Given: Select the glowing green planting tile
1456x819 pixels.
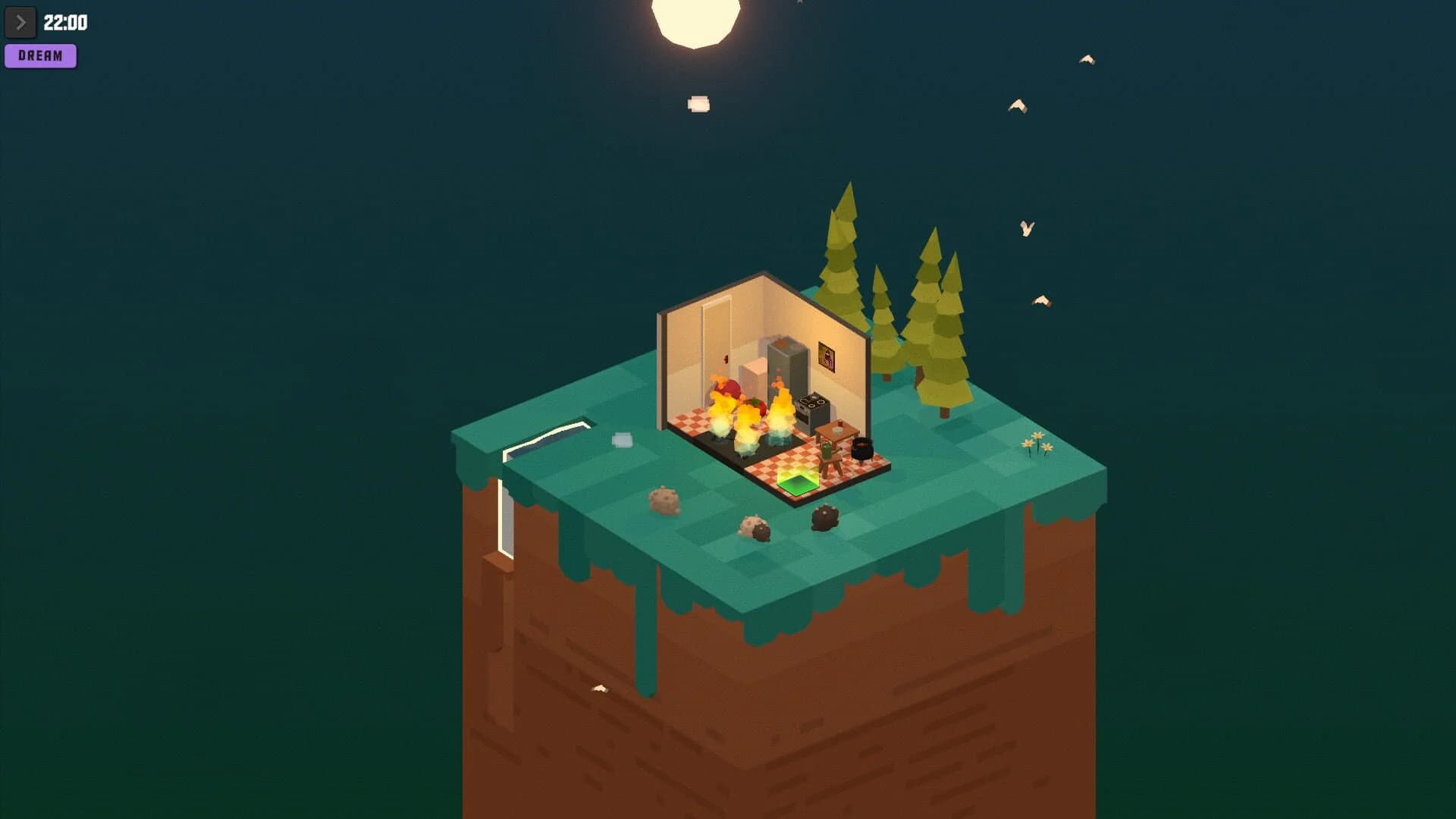Looking at the screenshot, I should tap(798, 485).
